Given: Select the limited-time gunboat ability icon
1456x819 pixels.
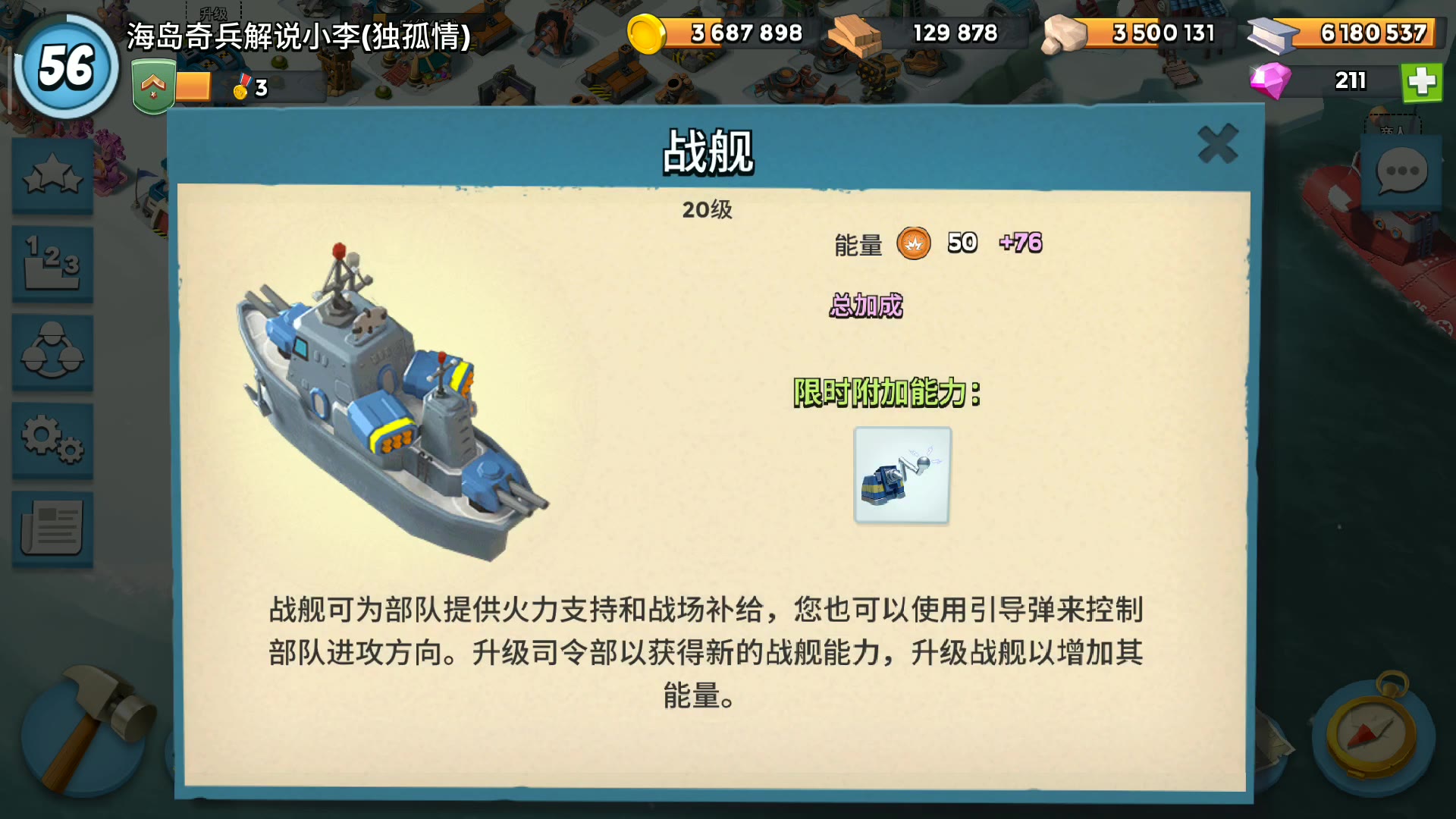Looking at the screenshot, I should point(901,474).
